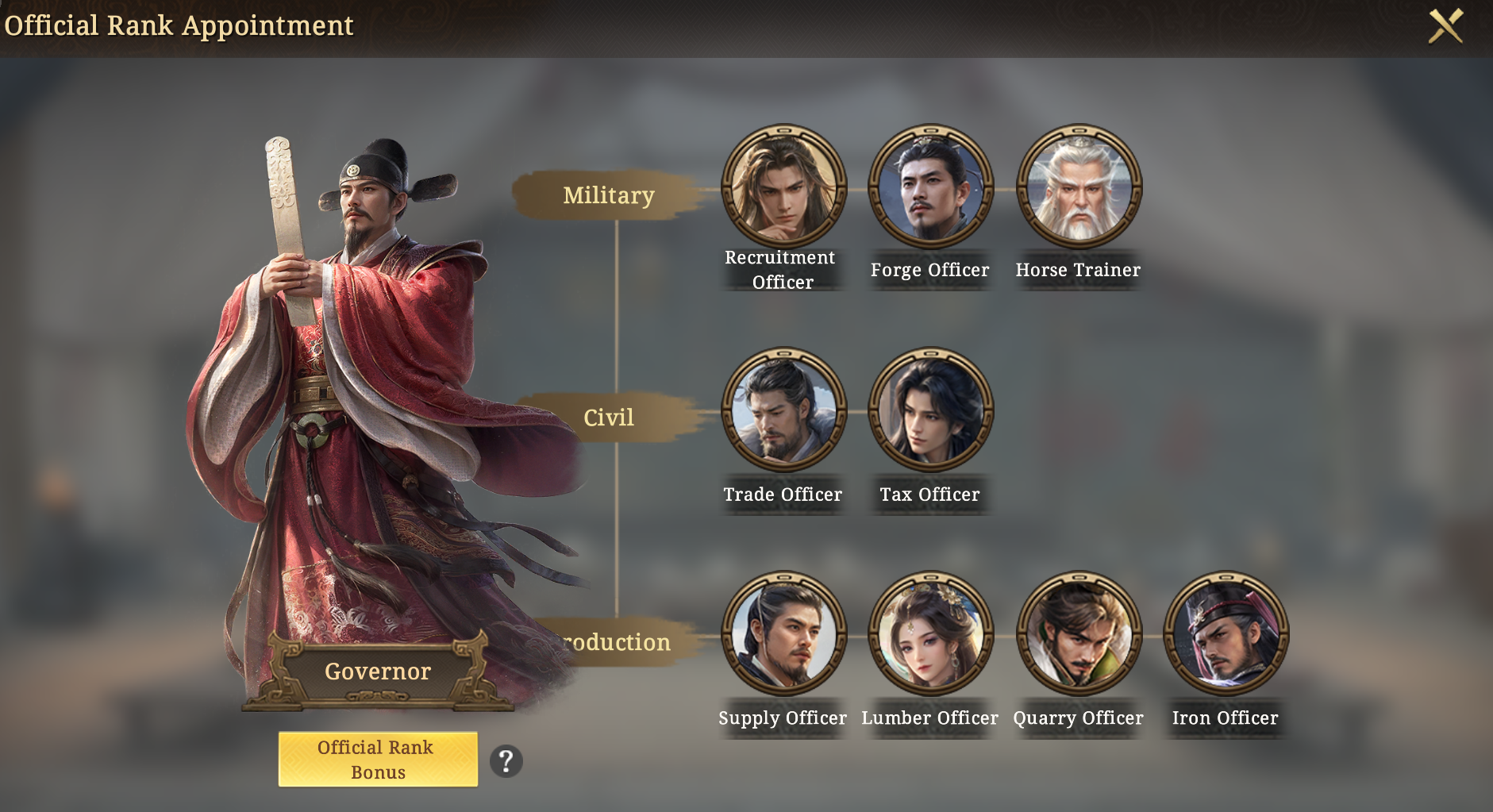Click the Trade Officer portrait
This screenshot has width=1493, height=812.
tap(784, 410)
